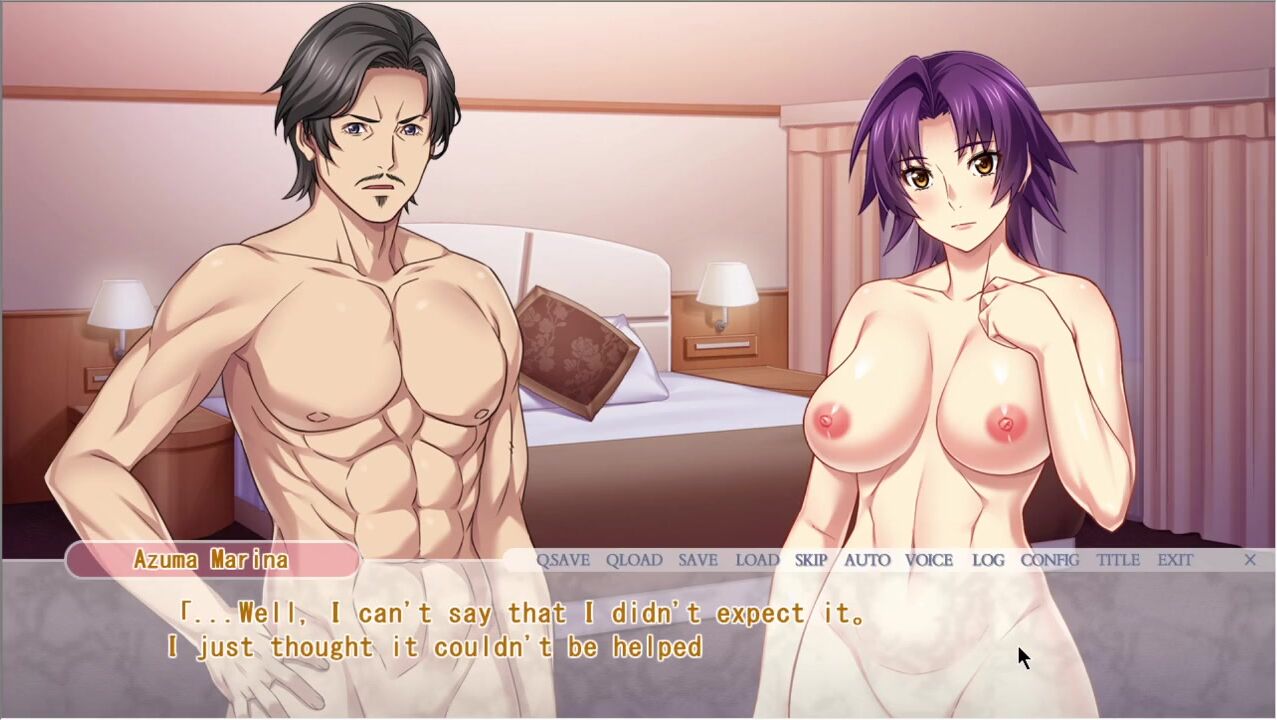Show the dialogue LOG history
The image size is (1277, 720).
(988, 560)
